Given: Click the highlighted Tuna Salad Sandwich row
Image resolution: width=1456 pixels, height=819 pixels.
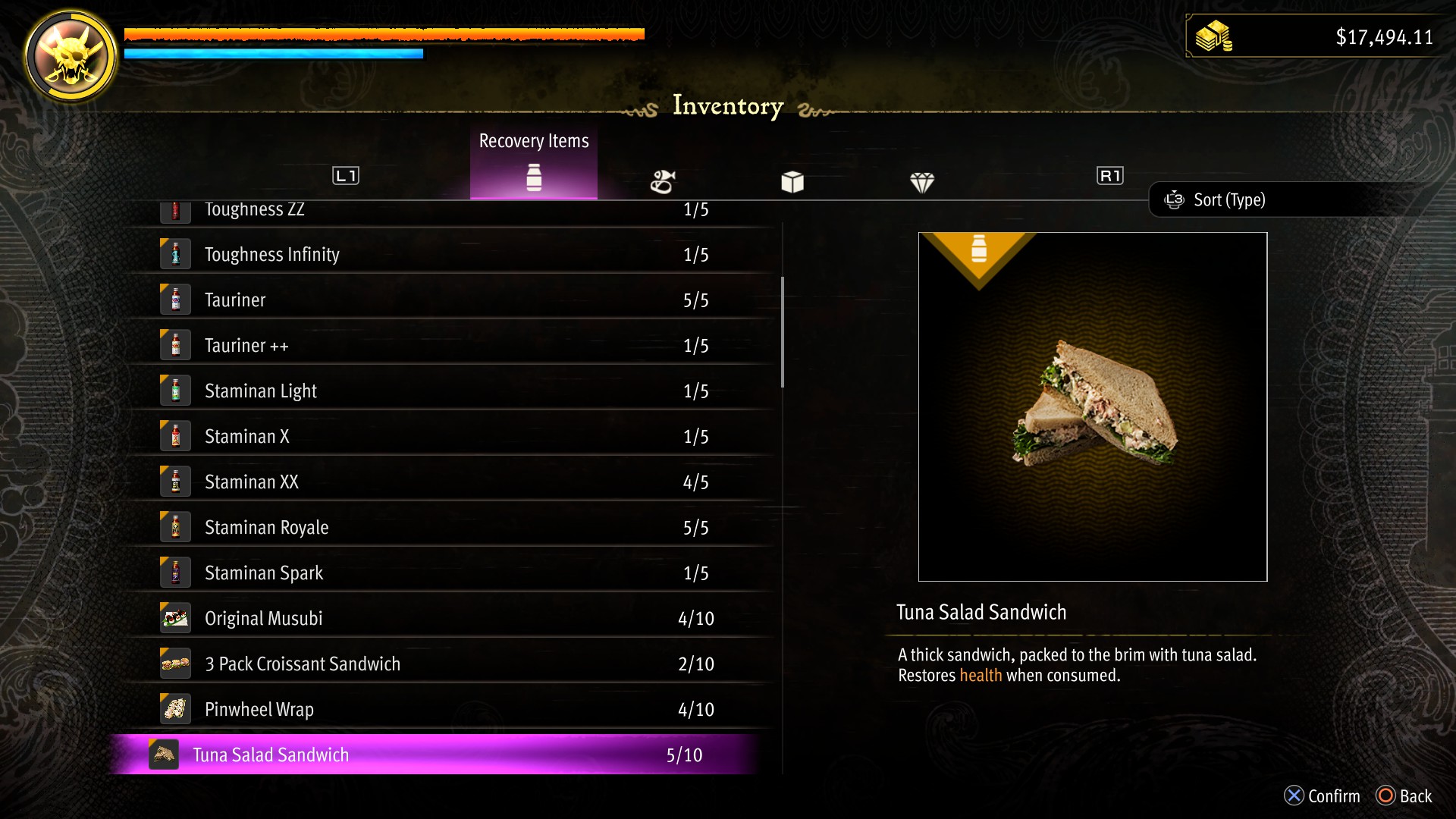Looking at the screenshot, I should [436, 755].
